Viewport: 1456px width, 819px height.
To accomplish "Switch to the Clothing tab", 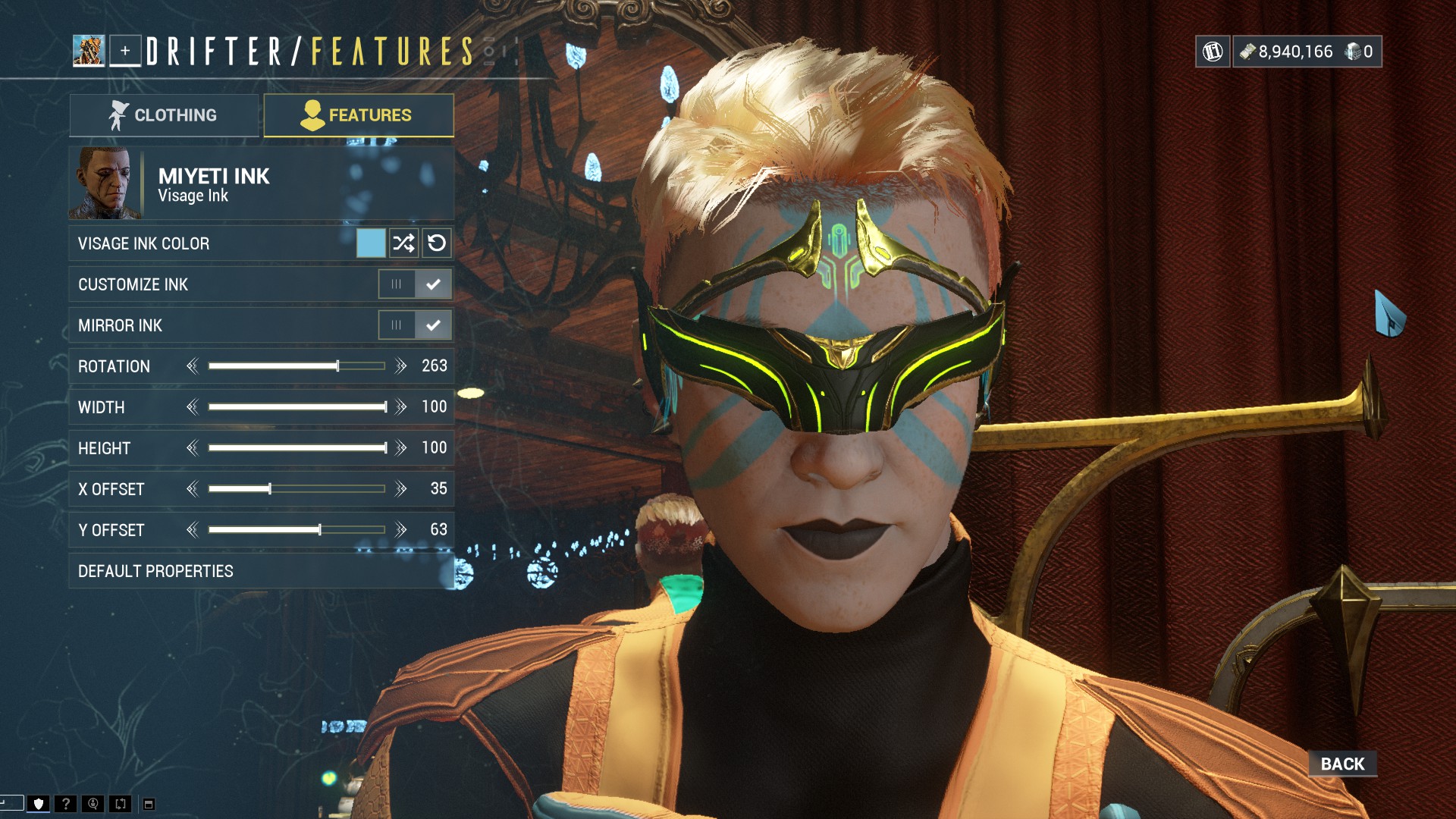I will [164, 115].
